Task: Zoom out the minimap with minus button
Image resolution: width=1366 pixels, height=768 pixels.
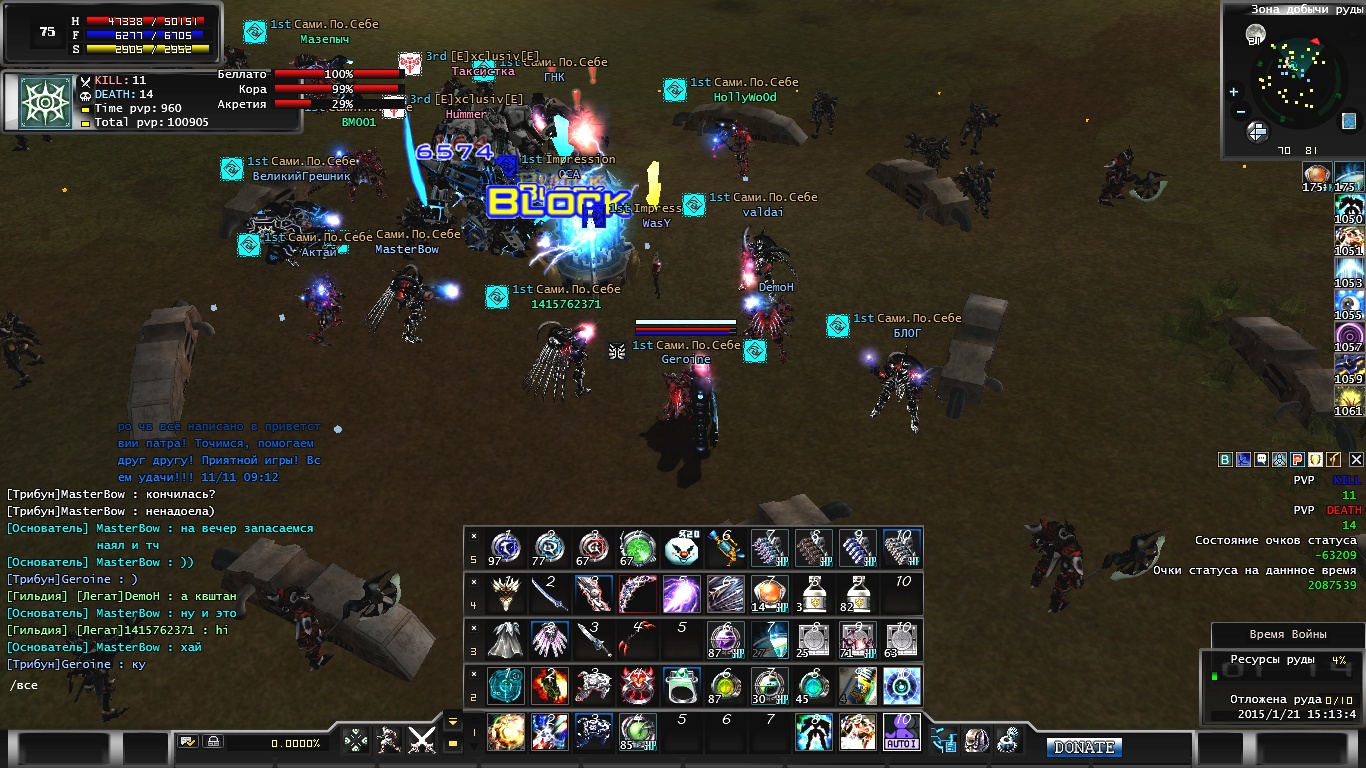Action: tap(1240, 112)
